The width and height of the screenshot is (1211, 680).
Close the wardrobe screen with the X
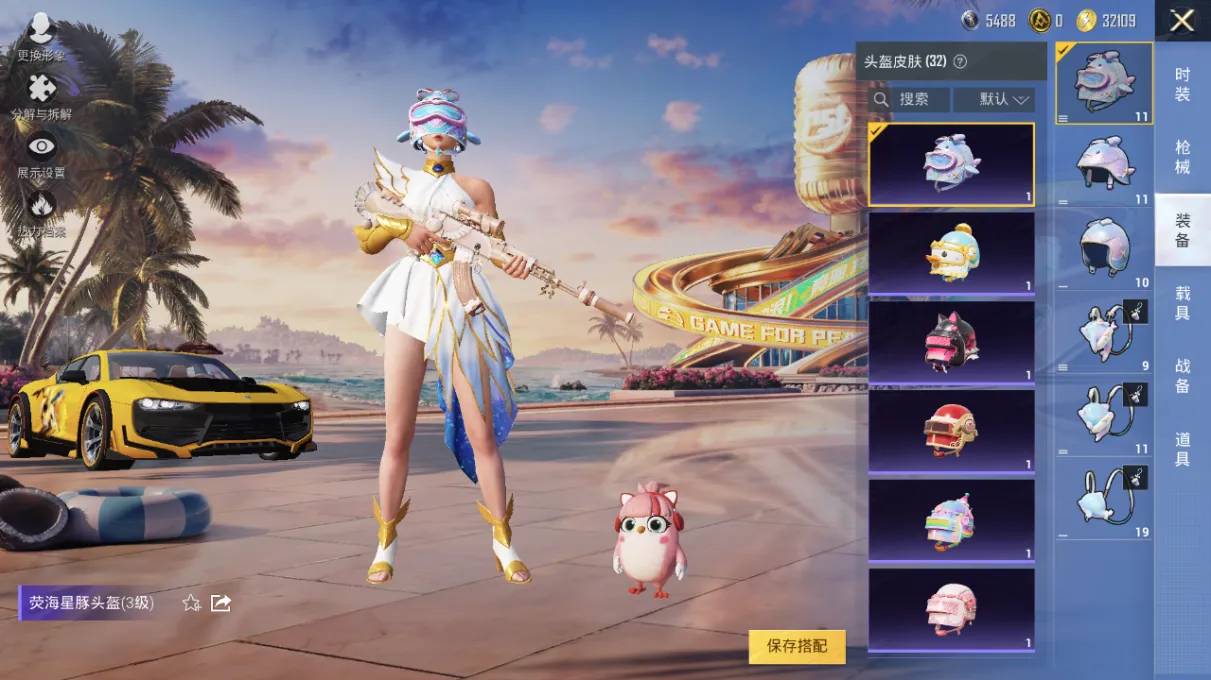tap(1182, 21)
